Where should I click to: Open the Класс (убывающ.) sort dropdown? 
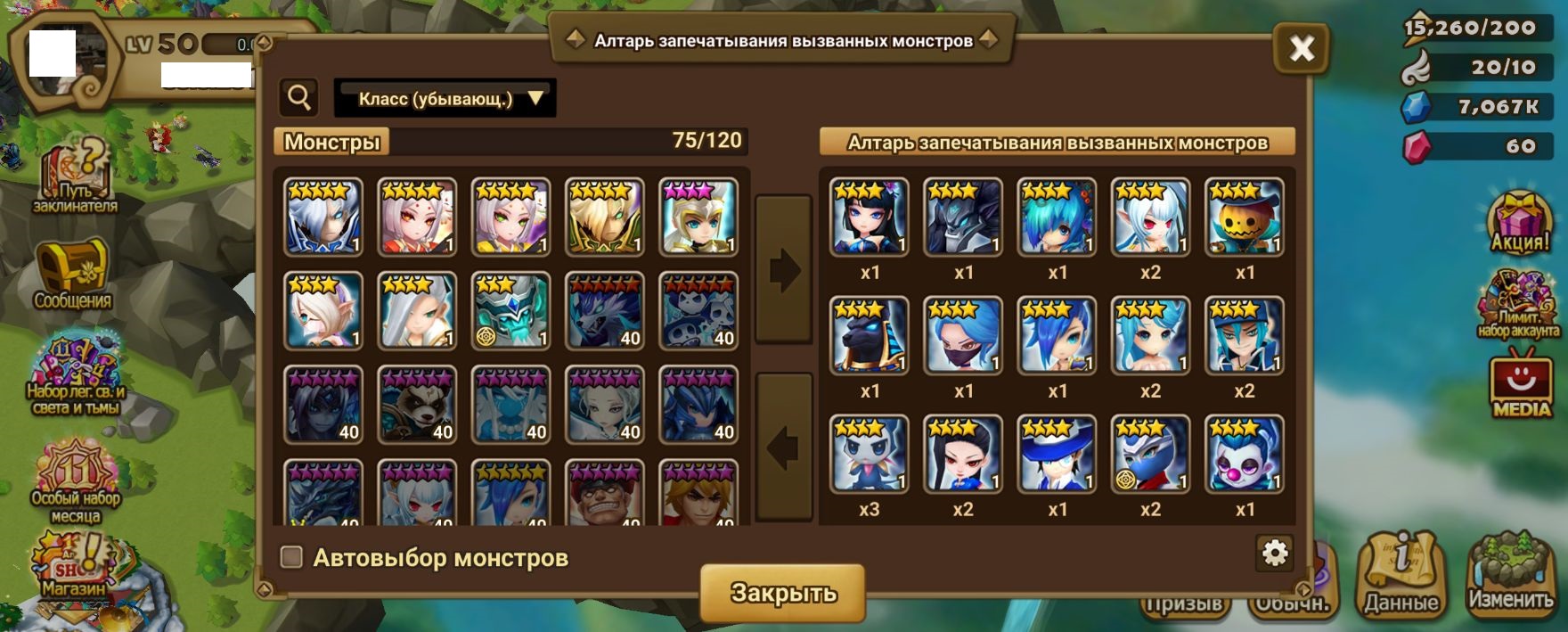click(x=445, y=98)
